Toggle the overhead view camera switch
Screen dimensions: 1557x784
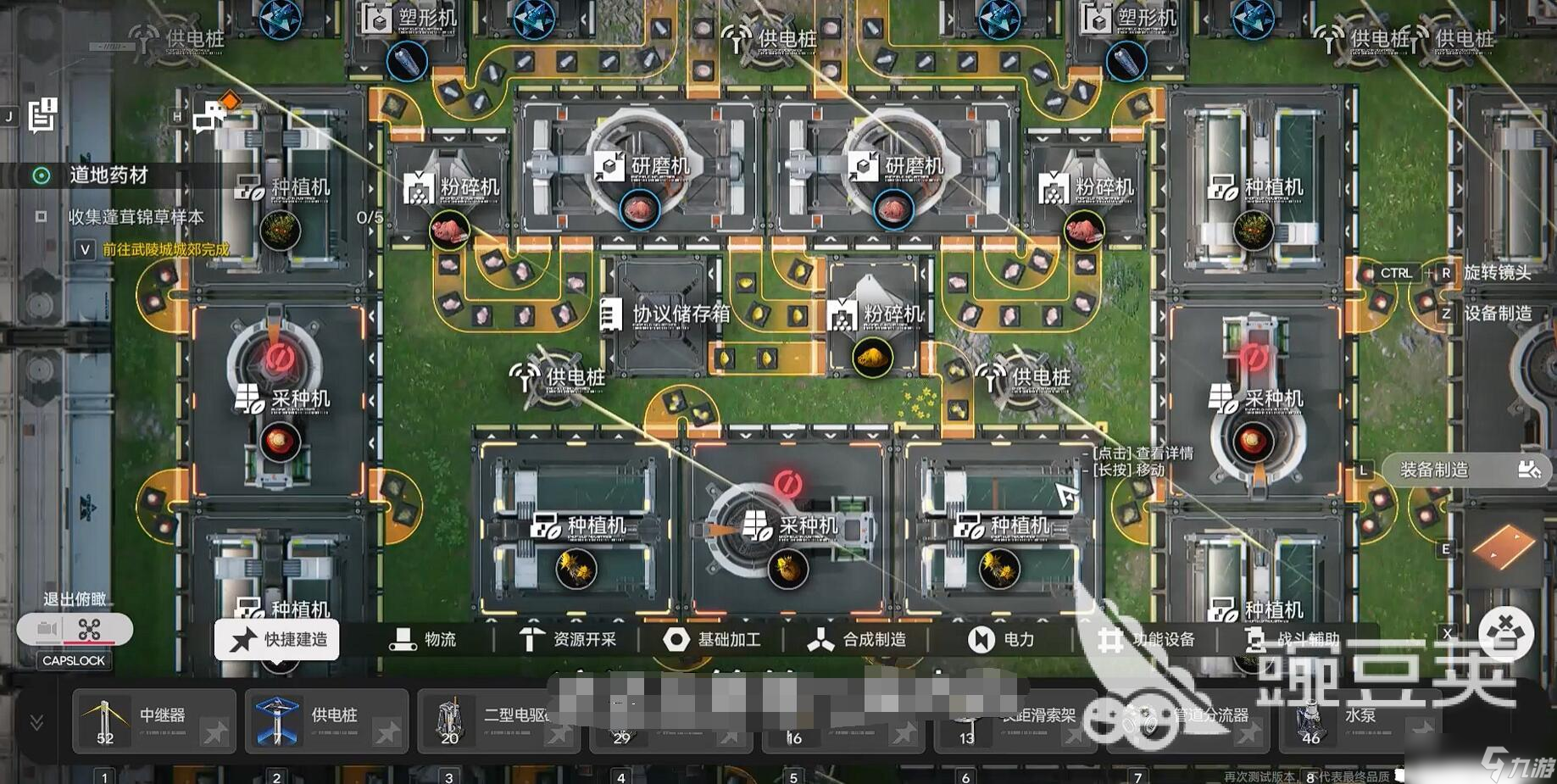pos(75,630)
